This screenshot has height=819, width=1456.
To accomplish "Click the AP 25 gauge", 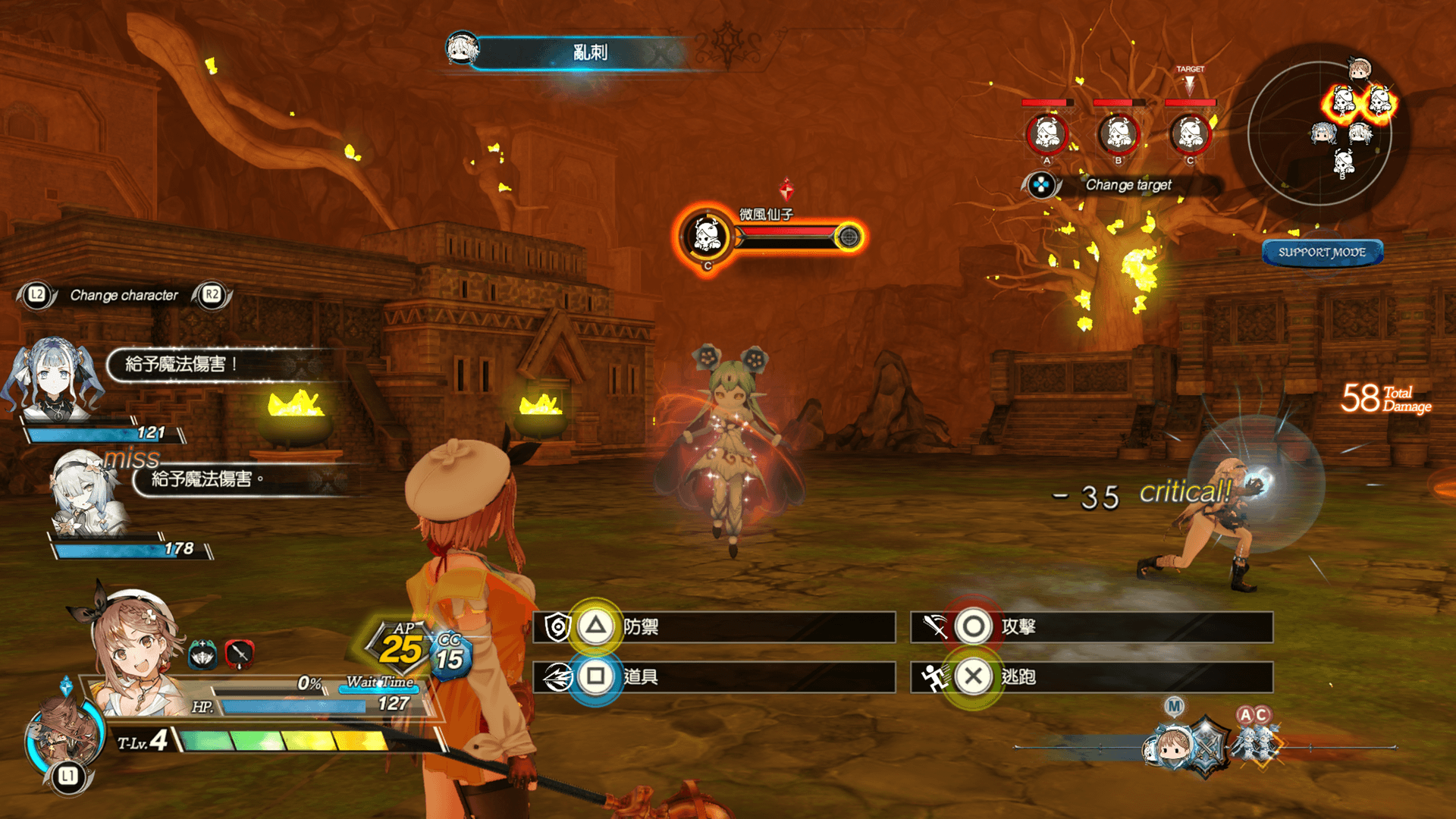I will (400, 646).
